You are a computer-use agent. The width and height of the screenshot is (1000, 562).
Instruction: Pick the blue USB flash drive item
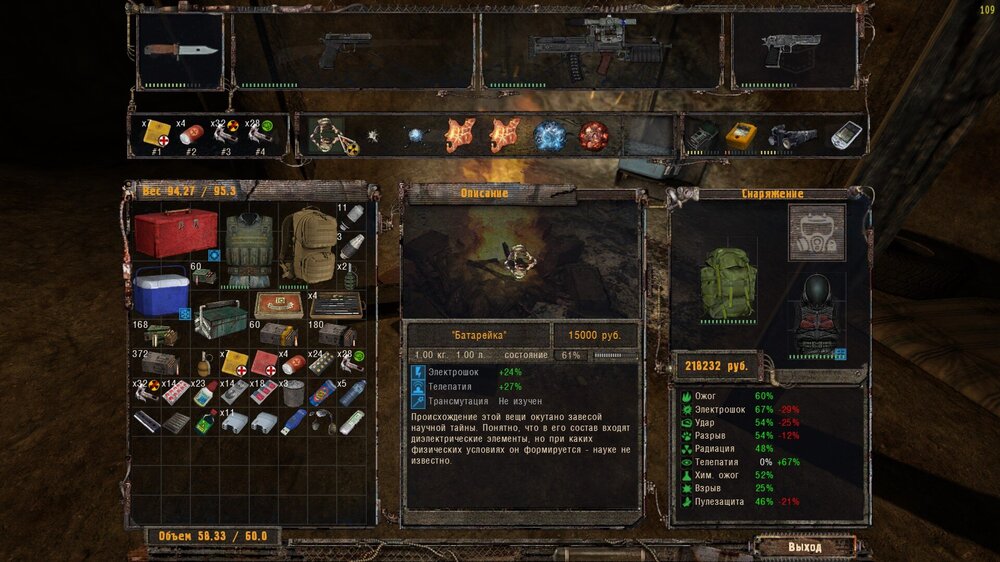click(x=293, y=422)
